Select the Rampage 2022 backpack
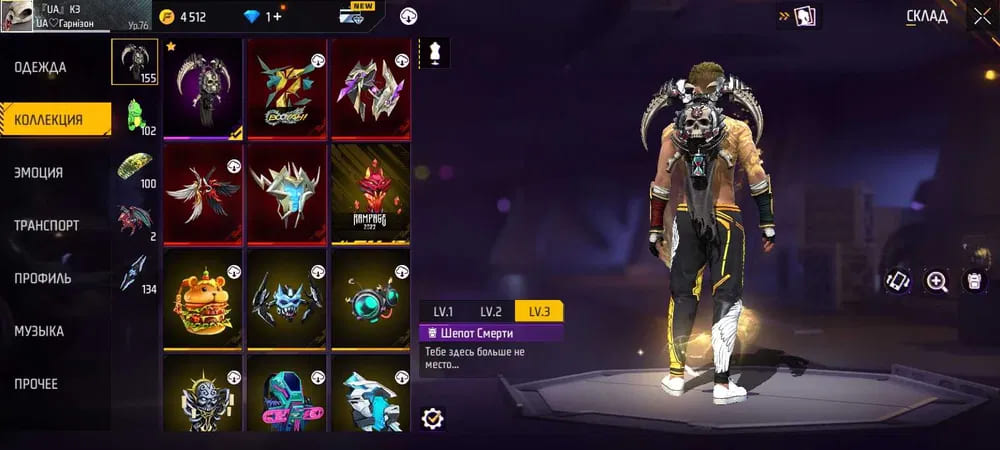The image size is (1000, 450). pyautogui.click(x=371, y=195)
